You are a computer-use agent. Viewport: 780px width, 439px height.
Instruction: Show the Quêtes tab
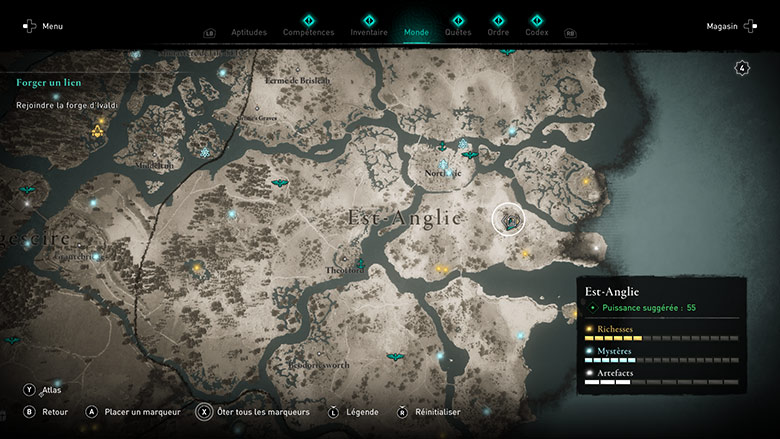[x=458, y=32]
